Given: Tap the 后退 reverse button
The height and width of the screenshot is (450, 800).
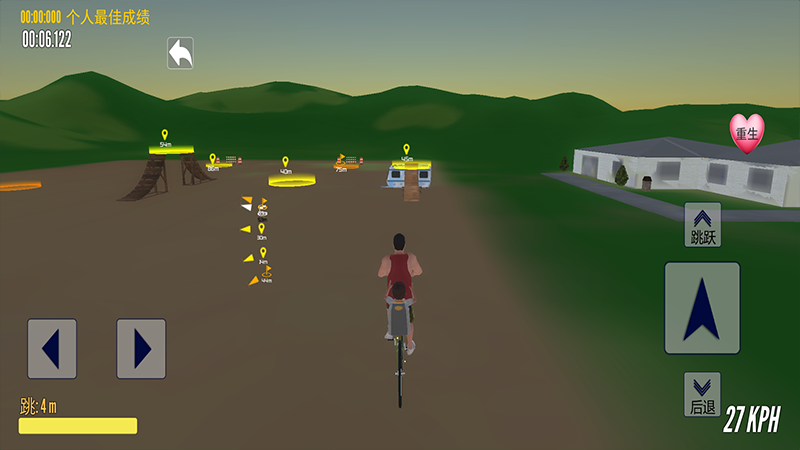Looking at the screenshot, I should coord(703,394).
